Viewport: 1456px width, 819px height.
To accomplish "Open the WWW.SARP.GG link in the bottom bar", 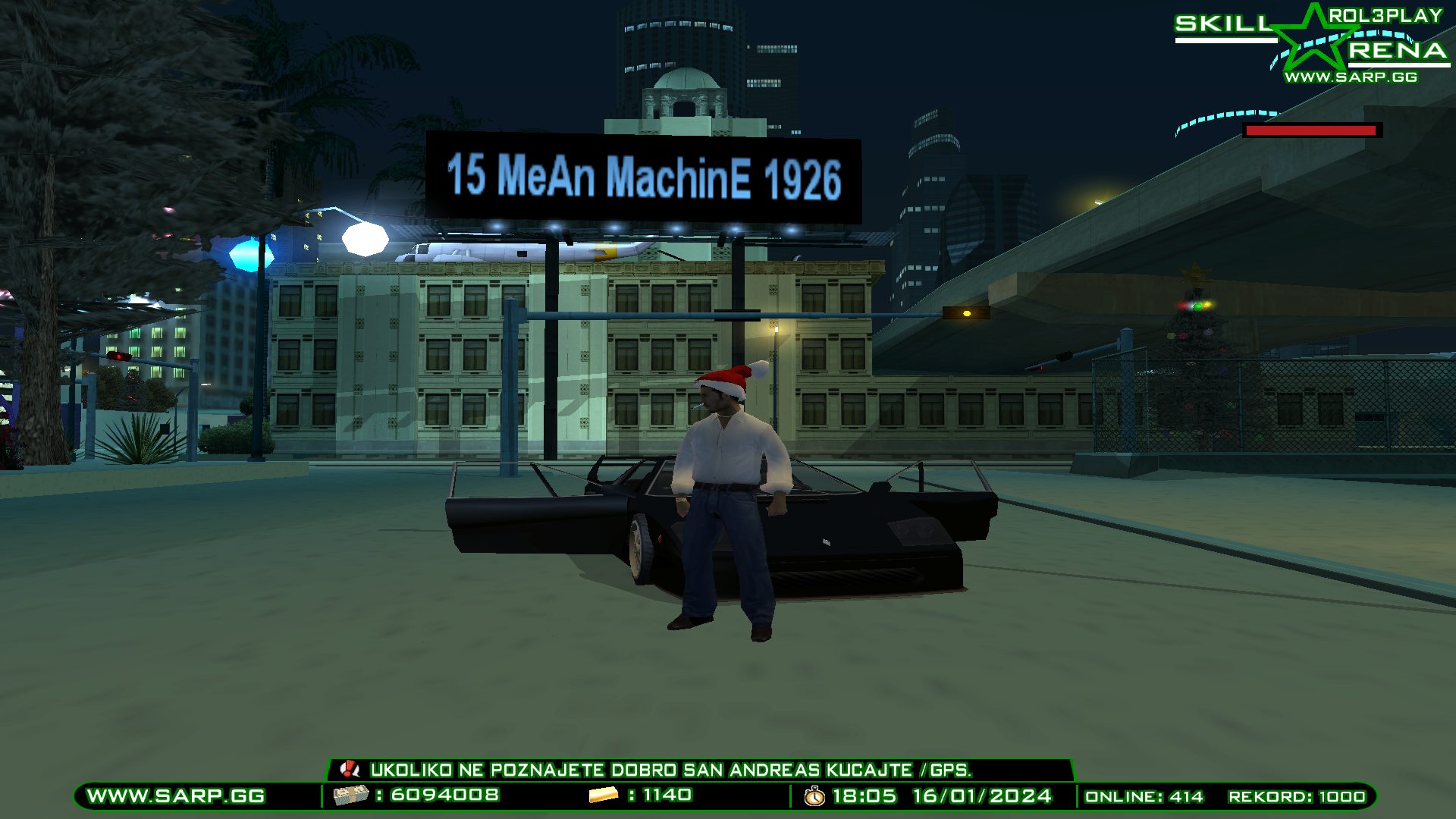I will pos(174,798).
